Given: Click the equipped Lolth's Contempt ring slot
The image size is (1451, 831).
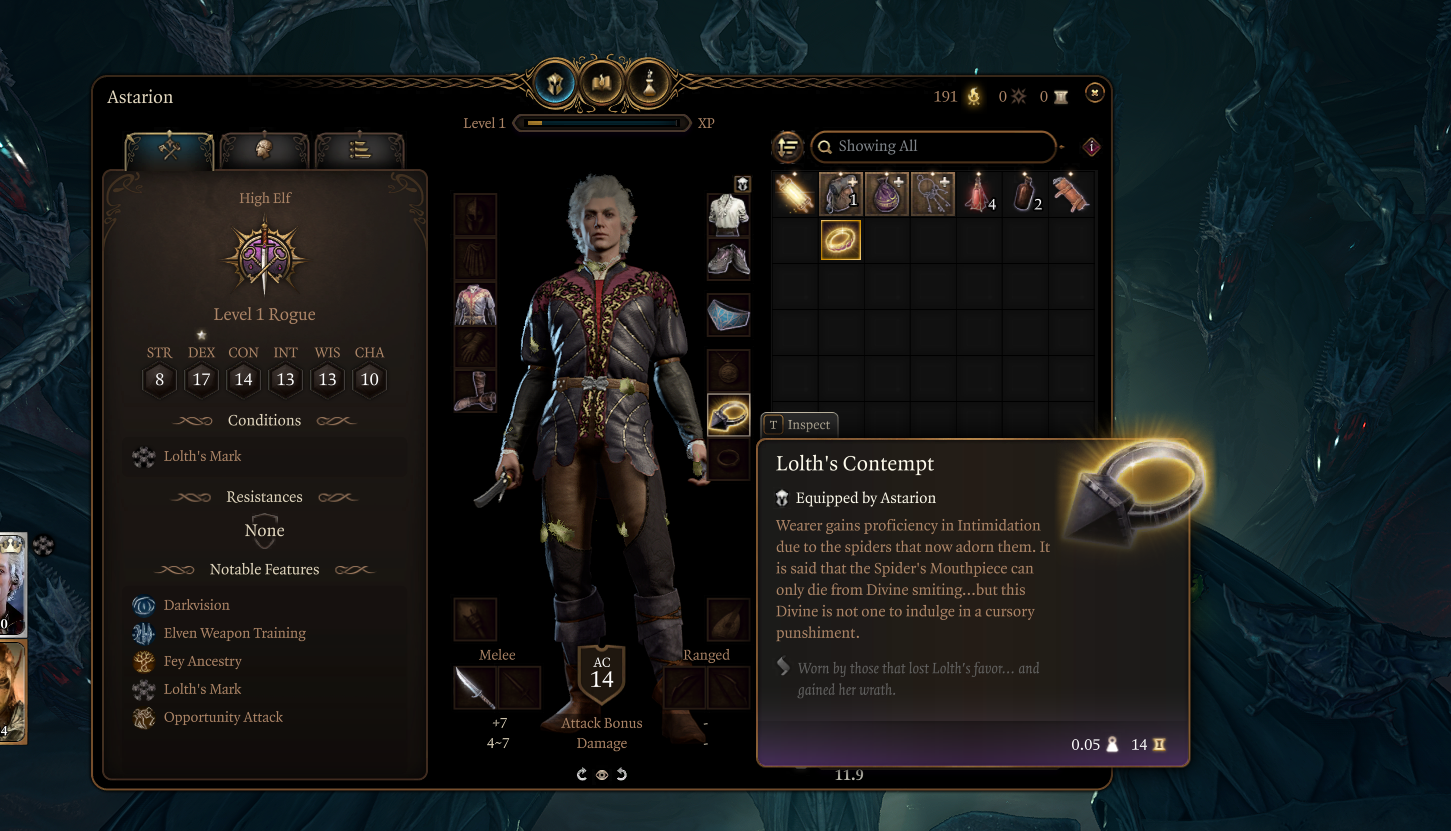Looking at the screenshot, I should pyautogui.click(x=728, y=415).
